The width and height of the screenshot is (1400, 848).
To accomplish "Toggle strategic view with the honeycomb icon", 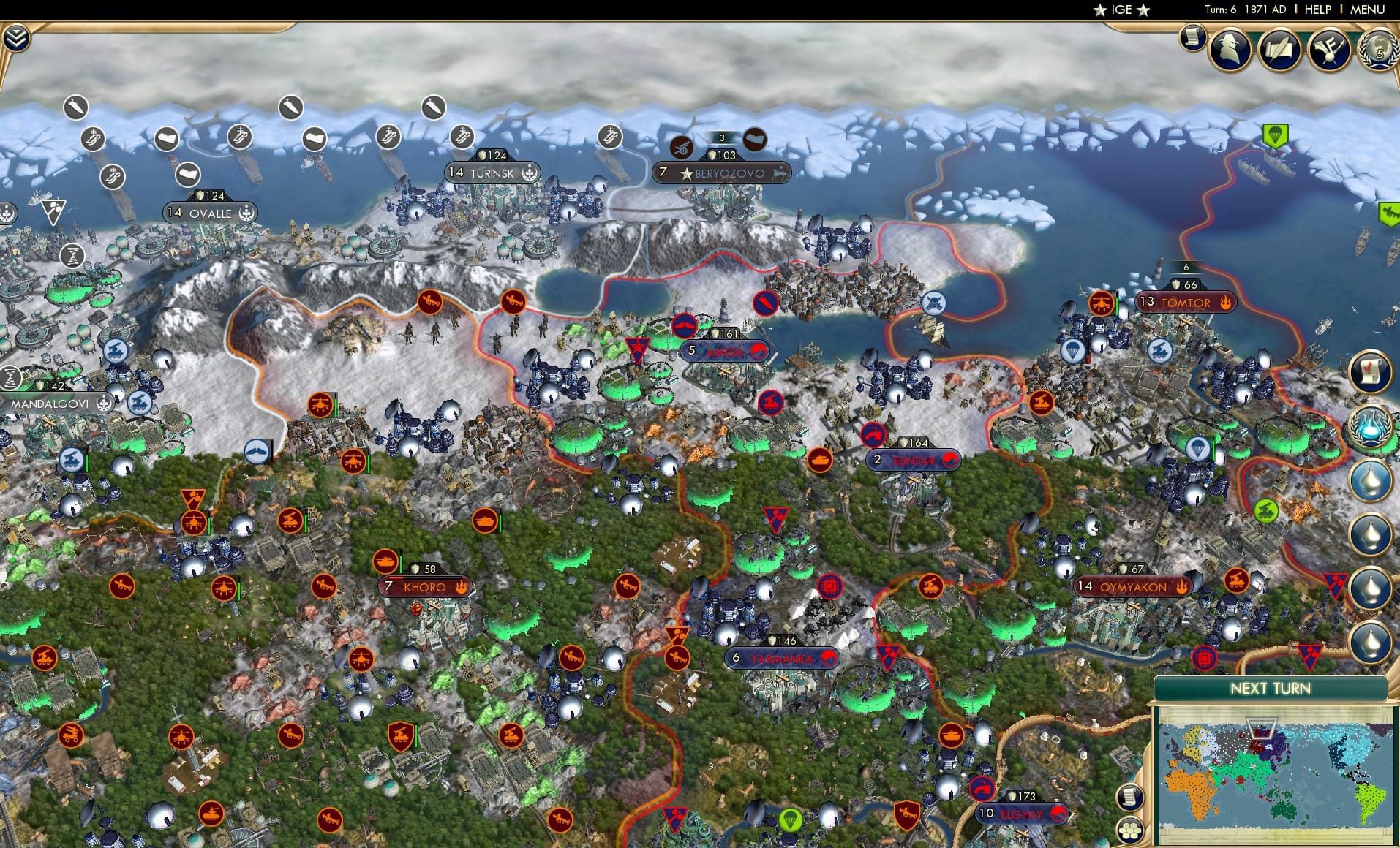I will [x=1129, y=832].
